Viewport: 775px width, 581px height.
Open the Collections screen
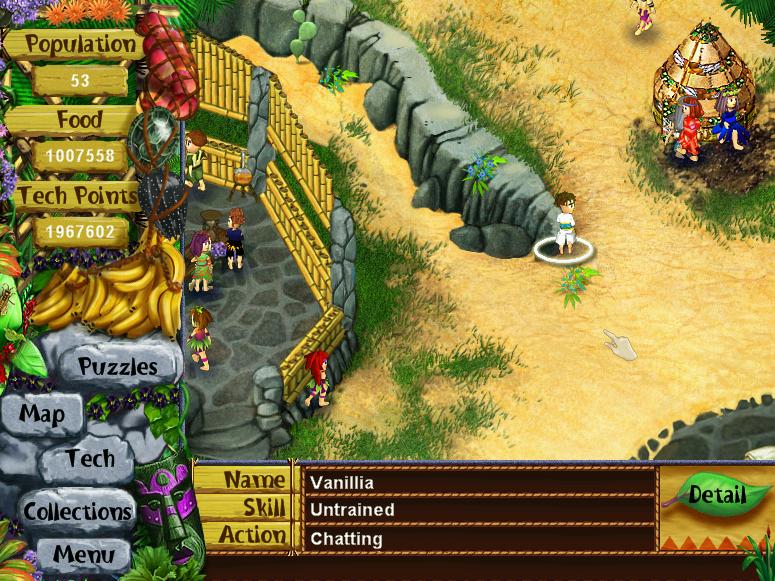(78, 512)
